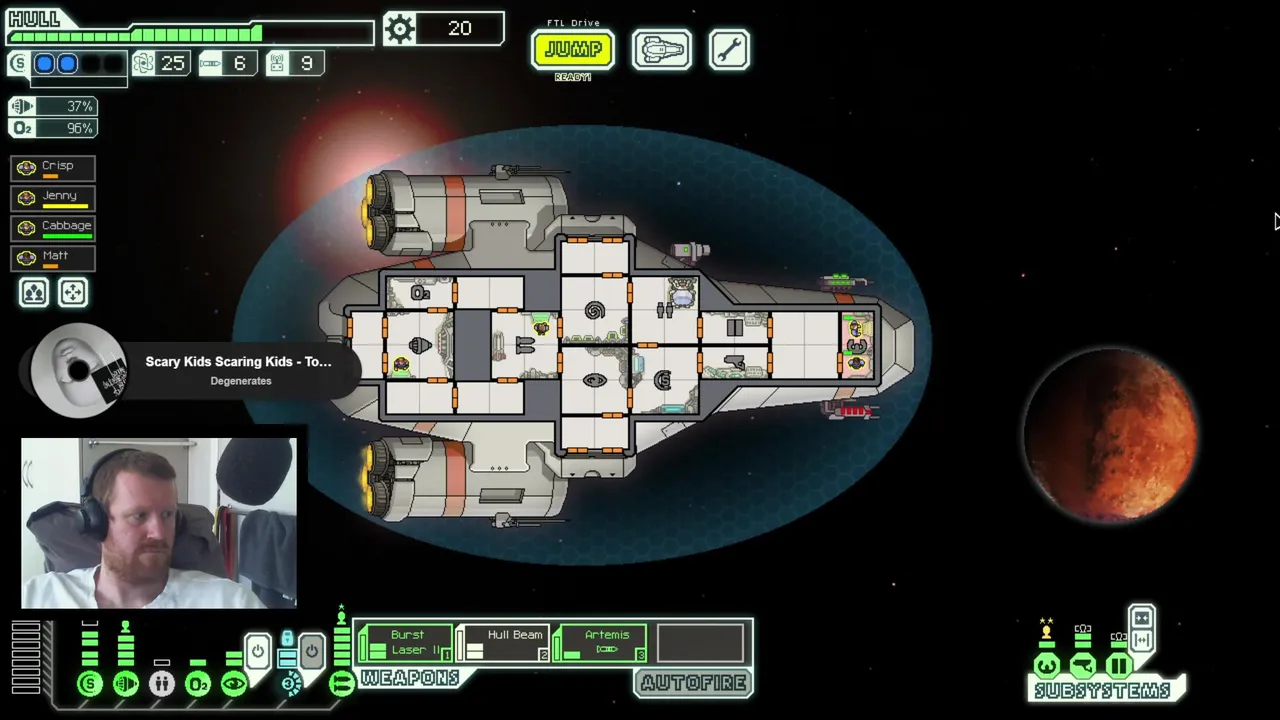Select crew member Cabbage
This screenshot has height=720, width=1280.
[x=53, y=227]
